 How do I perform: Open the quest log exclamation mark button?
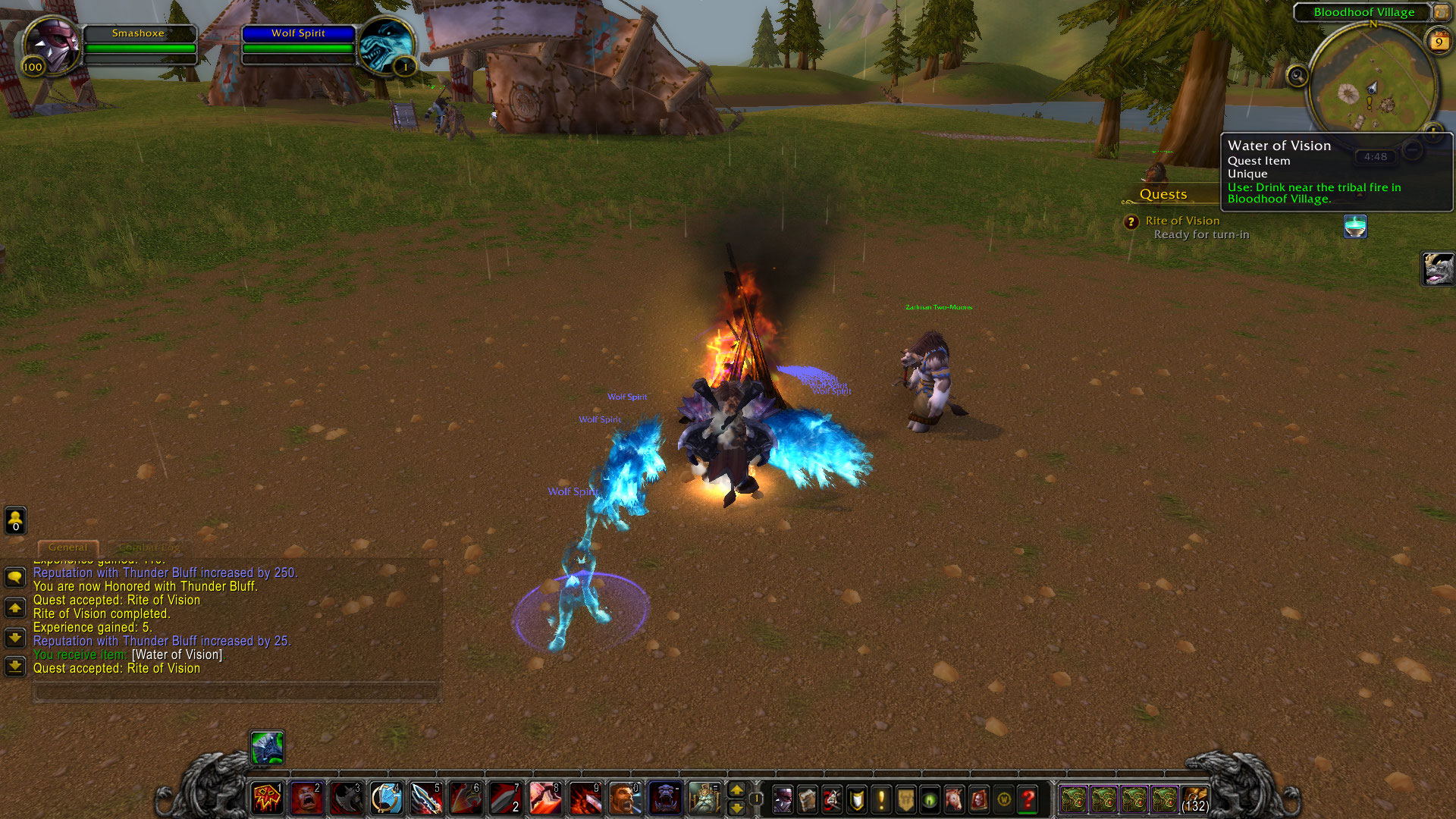click(x=881, y=799)
